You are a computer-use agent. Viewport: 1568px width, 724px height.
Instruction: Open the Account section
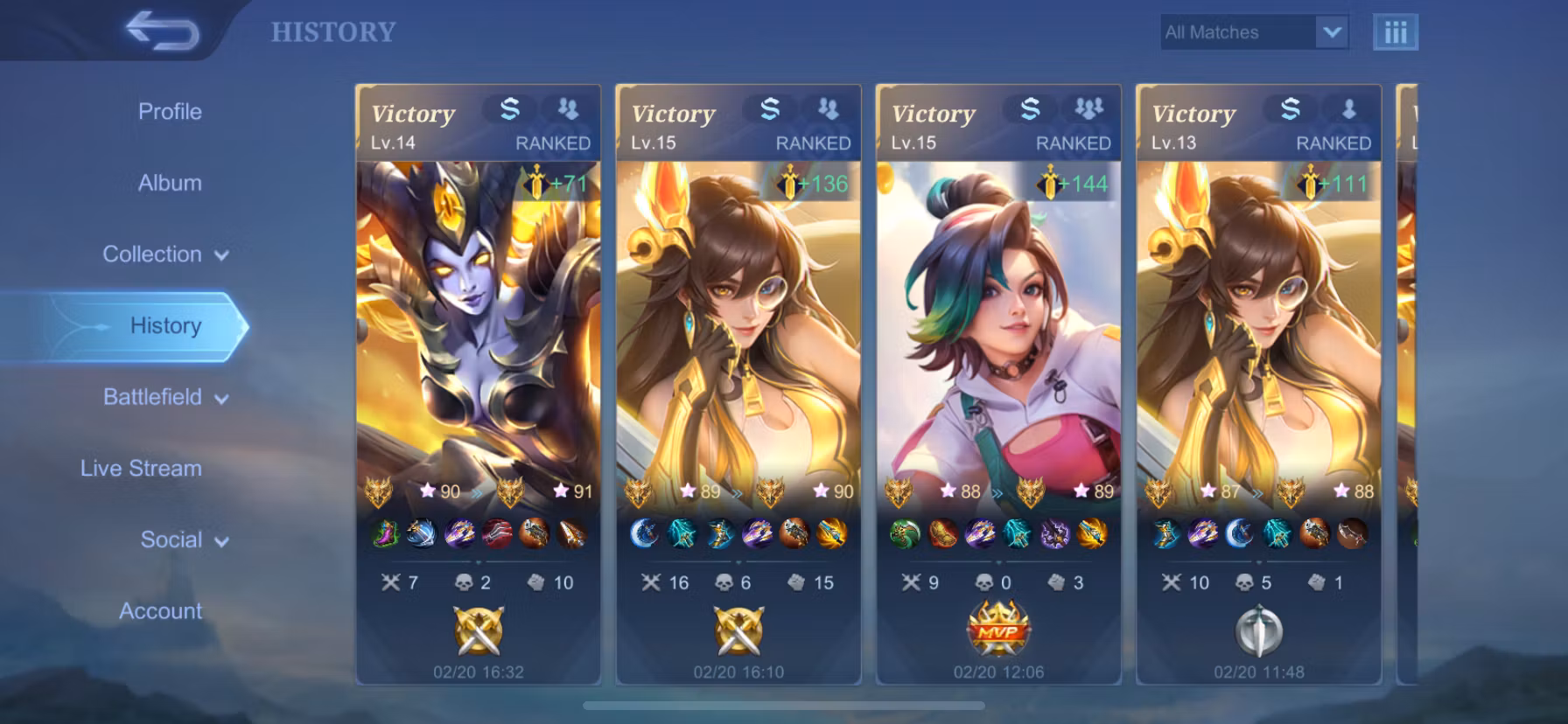[160, 611]
